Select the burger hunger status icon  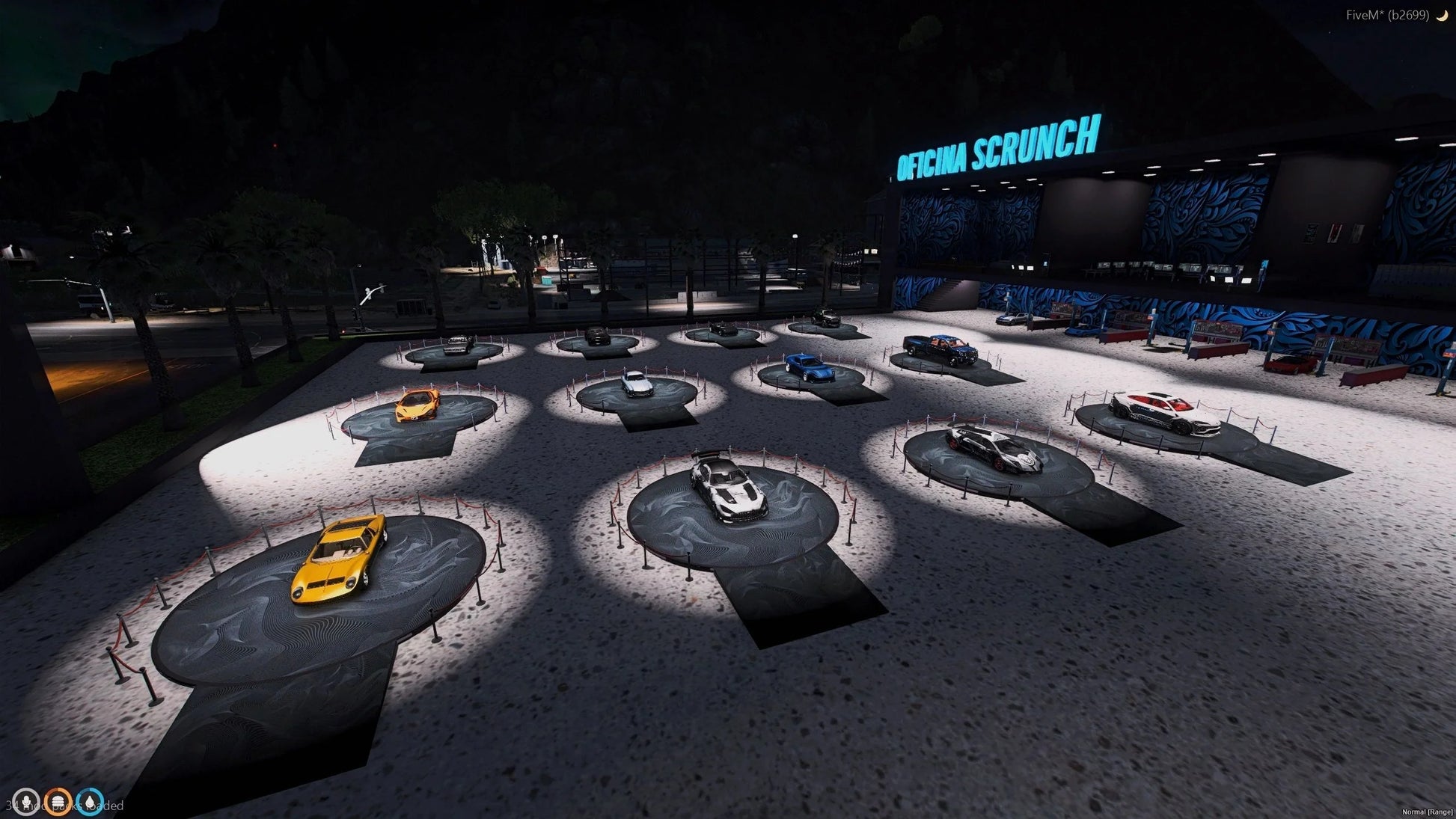[58, 803]
